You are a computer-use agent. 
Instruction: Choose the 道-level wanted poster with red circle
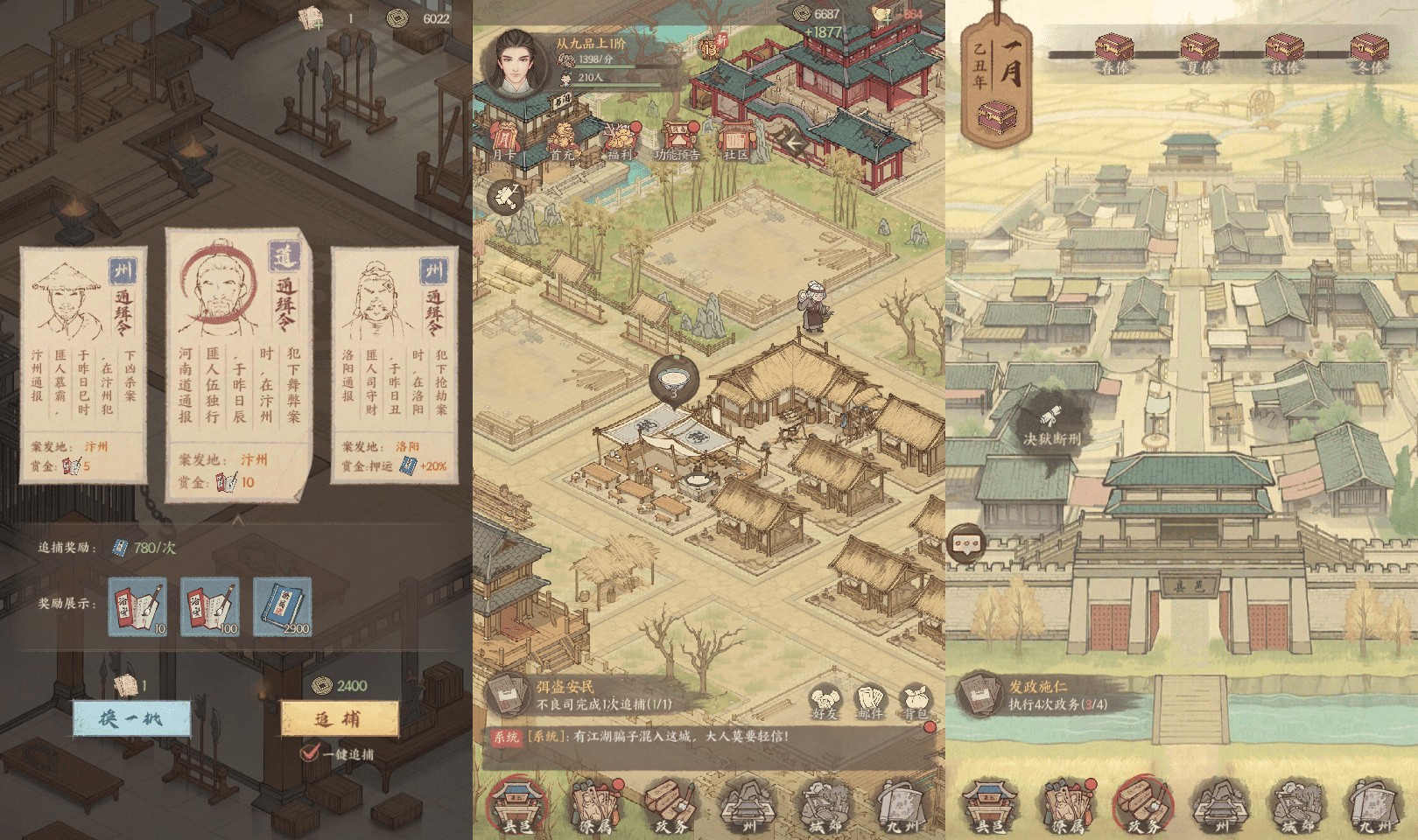click(238, 363)
